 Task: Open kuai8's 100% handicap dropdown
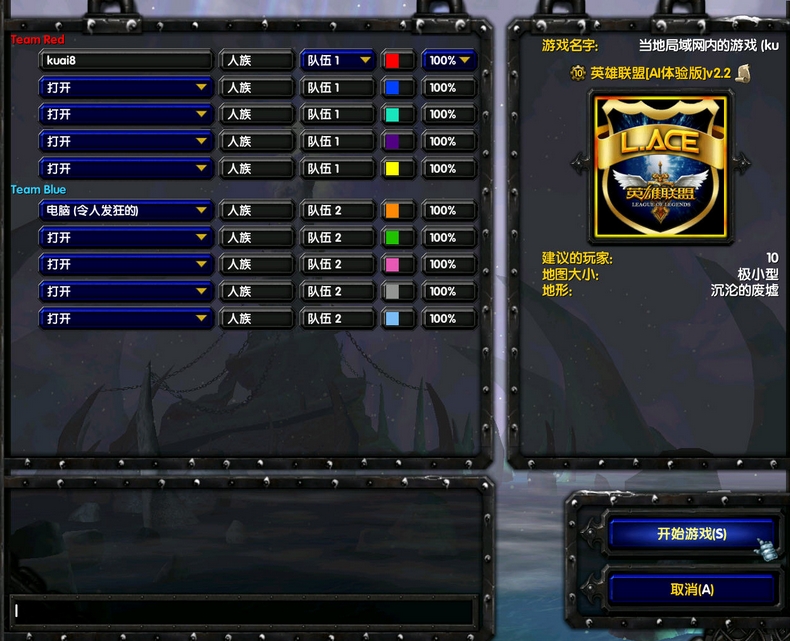449,61
